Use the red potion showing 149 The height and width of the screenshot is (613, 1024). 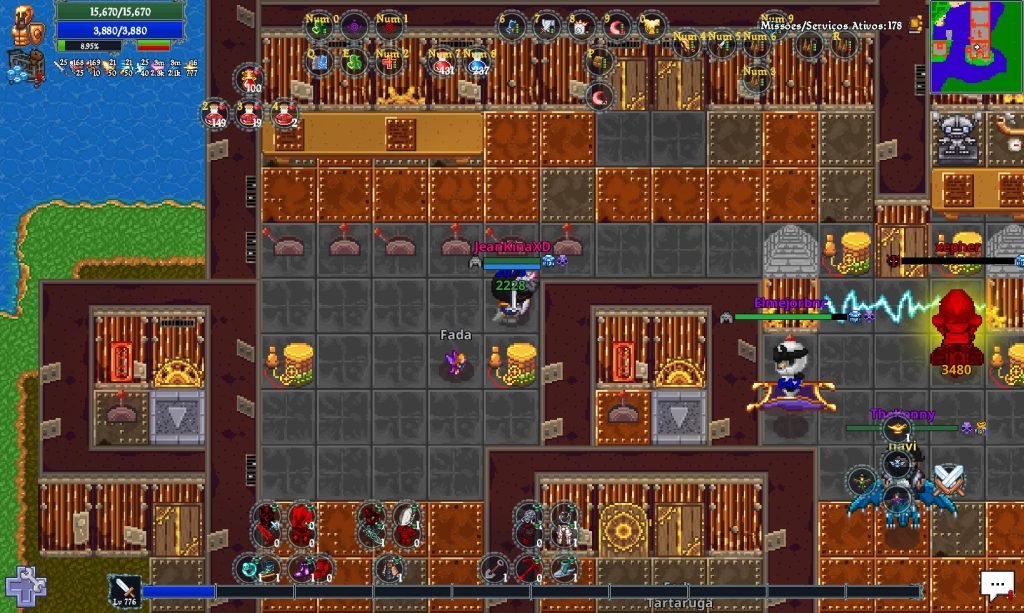tap(215, 112)
